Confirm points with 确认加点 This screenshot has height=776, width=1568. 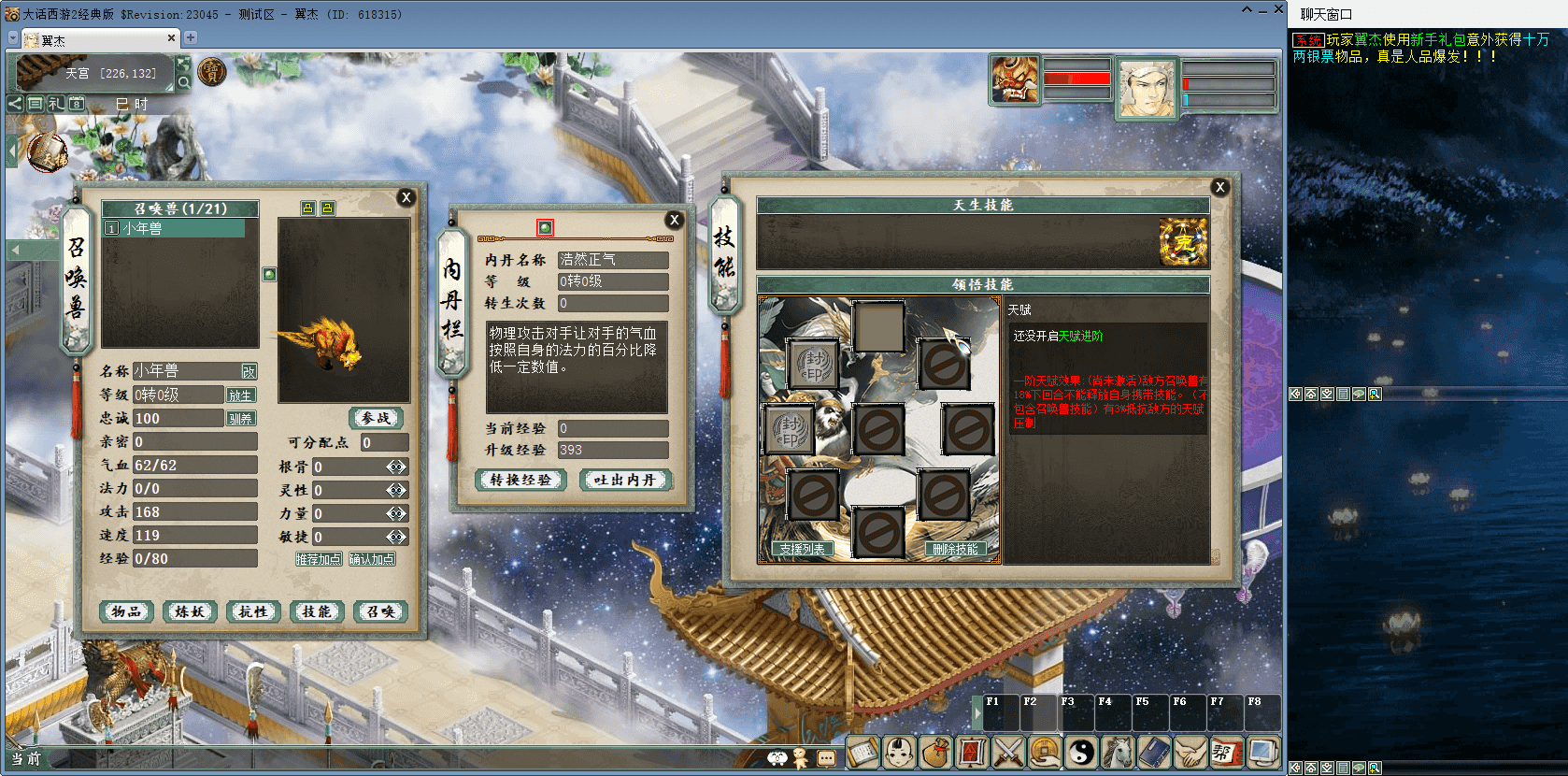tap(372, 559)
